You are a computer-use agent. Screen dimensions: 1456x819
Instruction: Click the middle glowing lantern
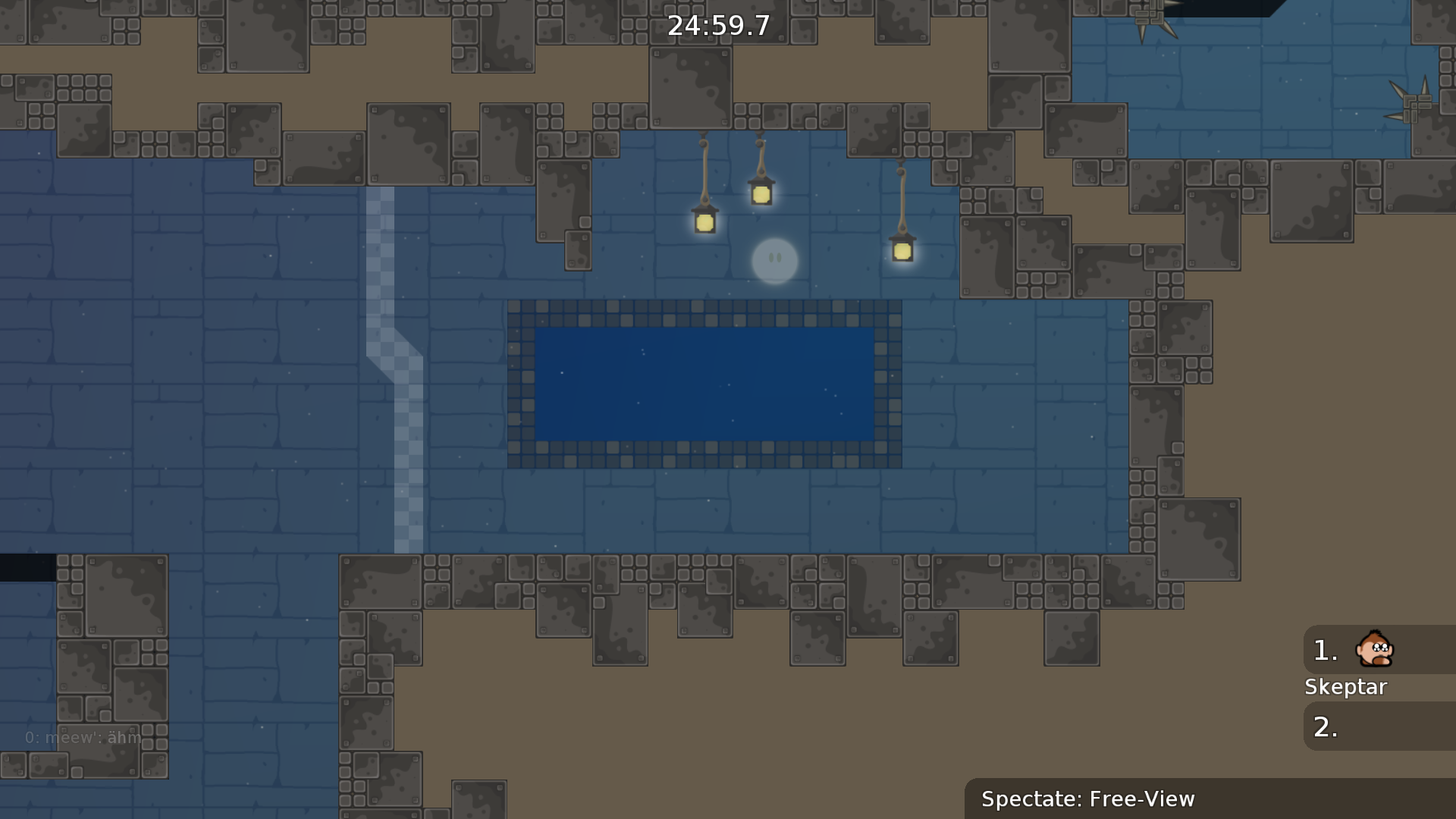[760, 195]
